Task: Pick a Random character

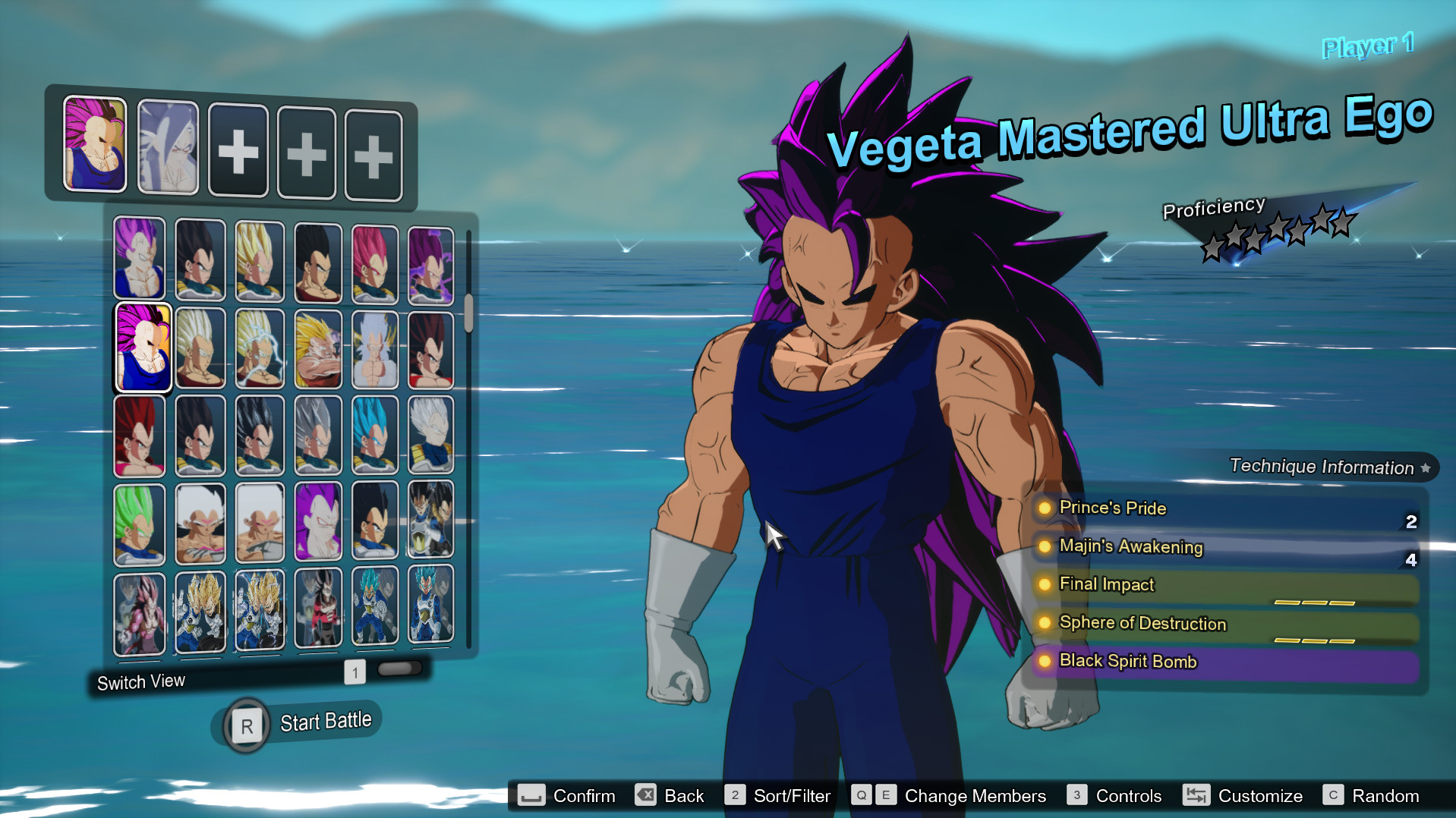Action: tap(1371, 796)
